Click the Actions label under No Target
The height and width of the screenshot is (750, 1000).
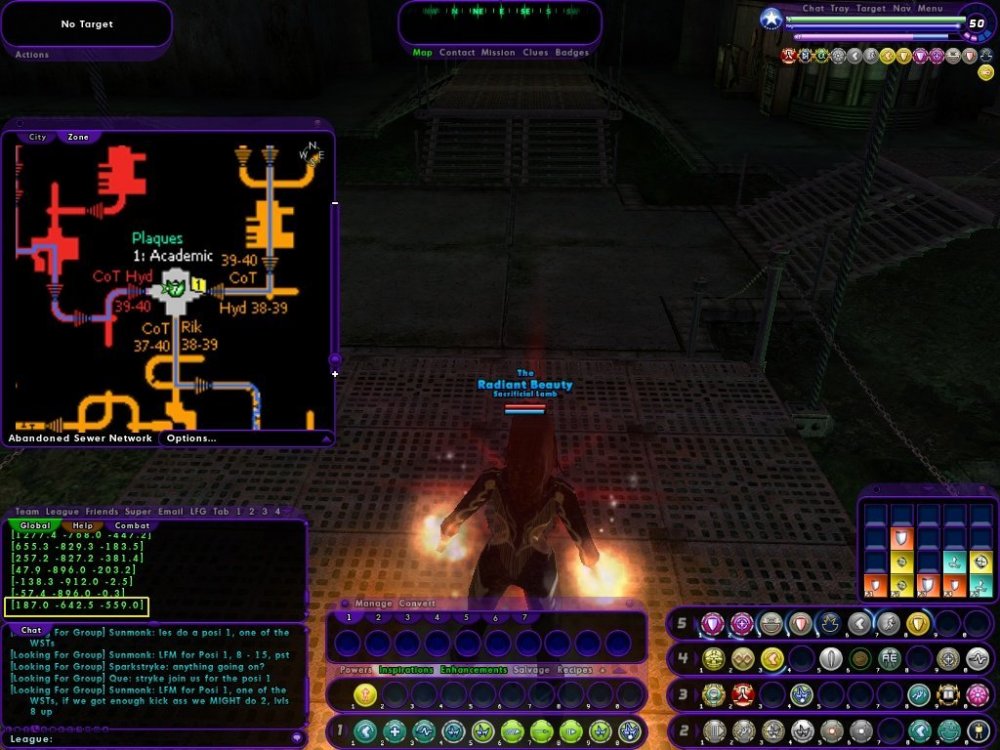[32, 54]
